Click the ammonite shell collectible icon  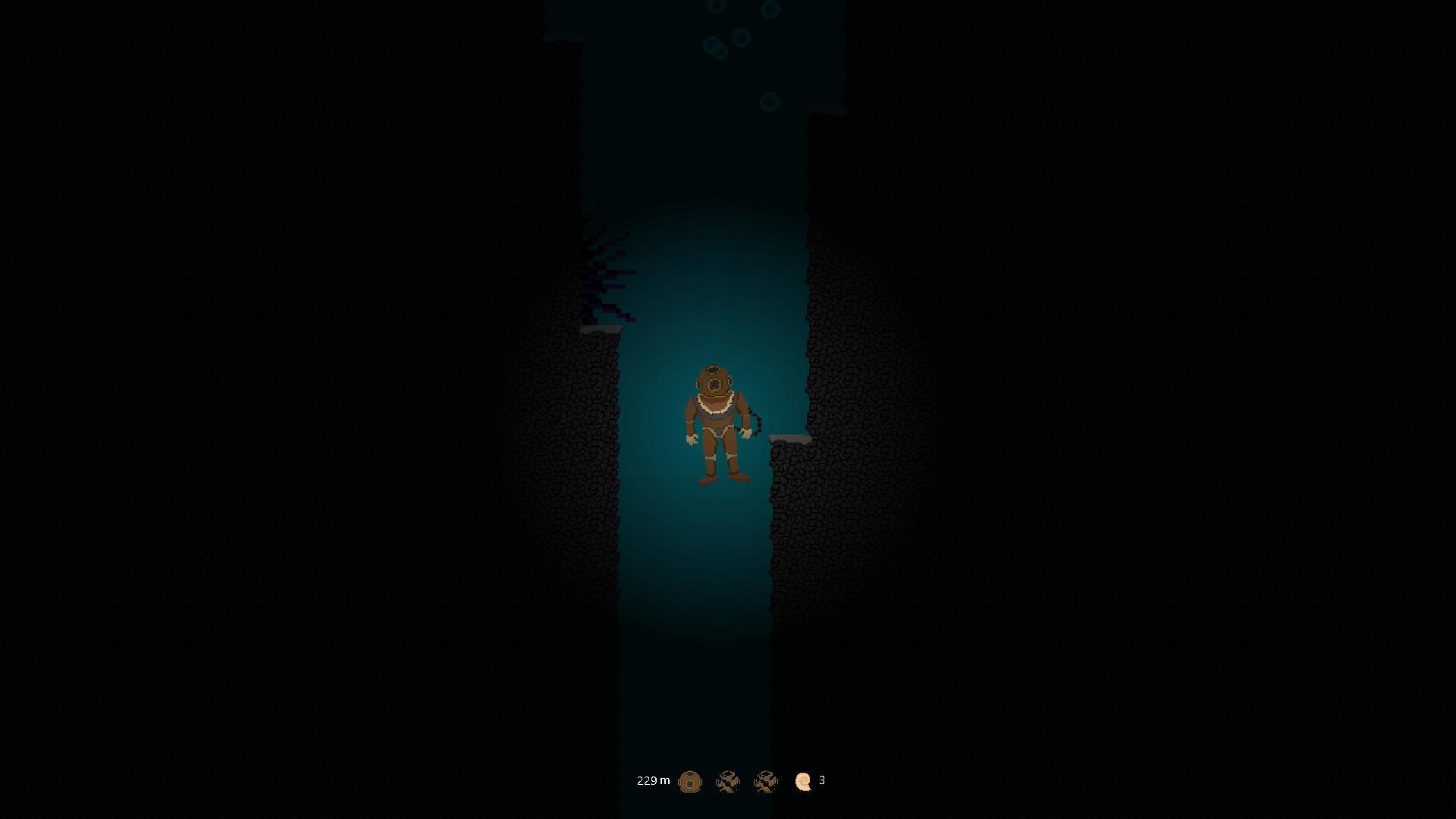coord(802,780)
